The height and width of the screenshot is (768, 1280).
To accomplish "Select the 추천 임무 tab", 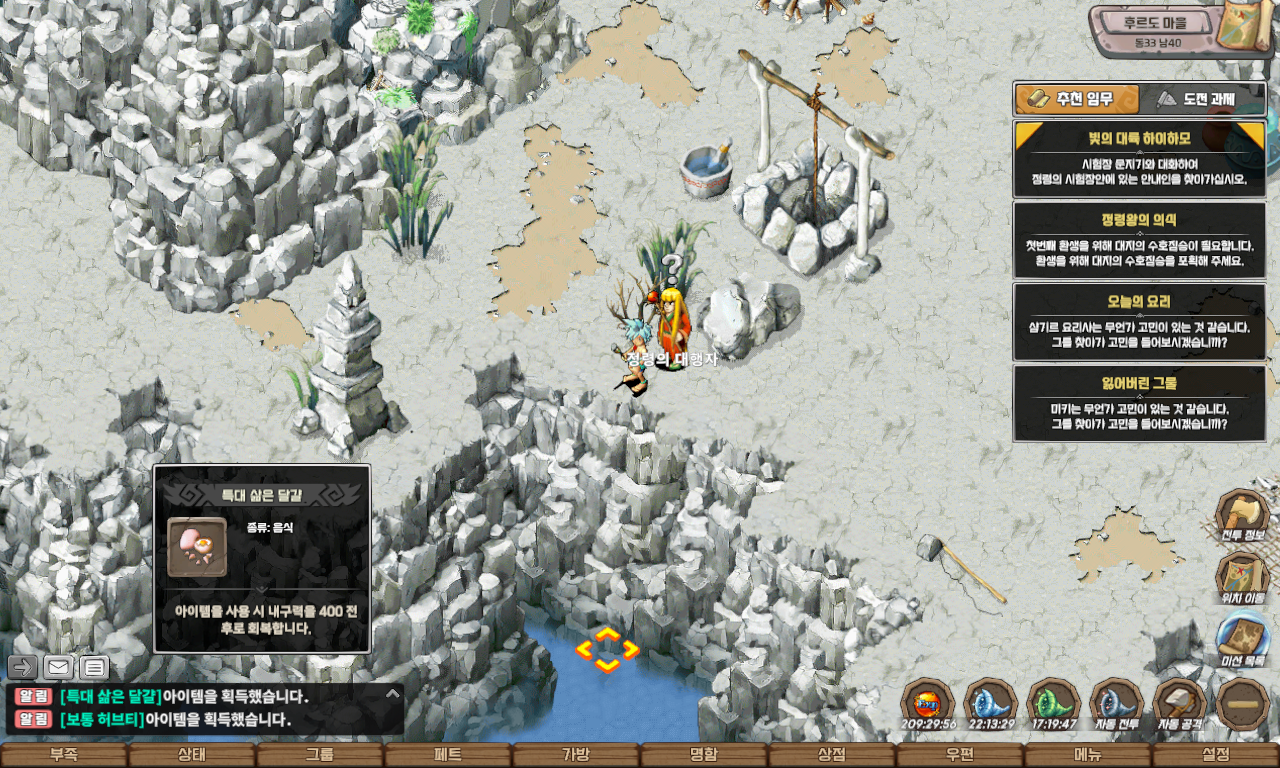I will [x=1077, y=99].
